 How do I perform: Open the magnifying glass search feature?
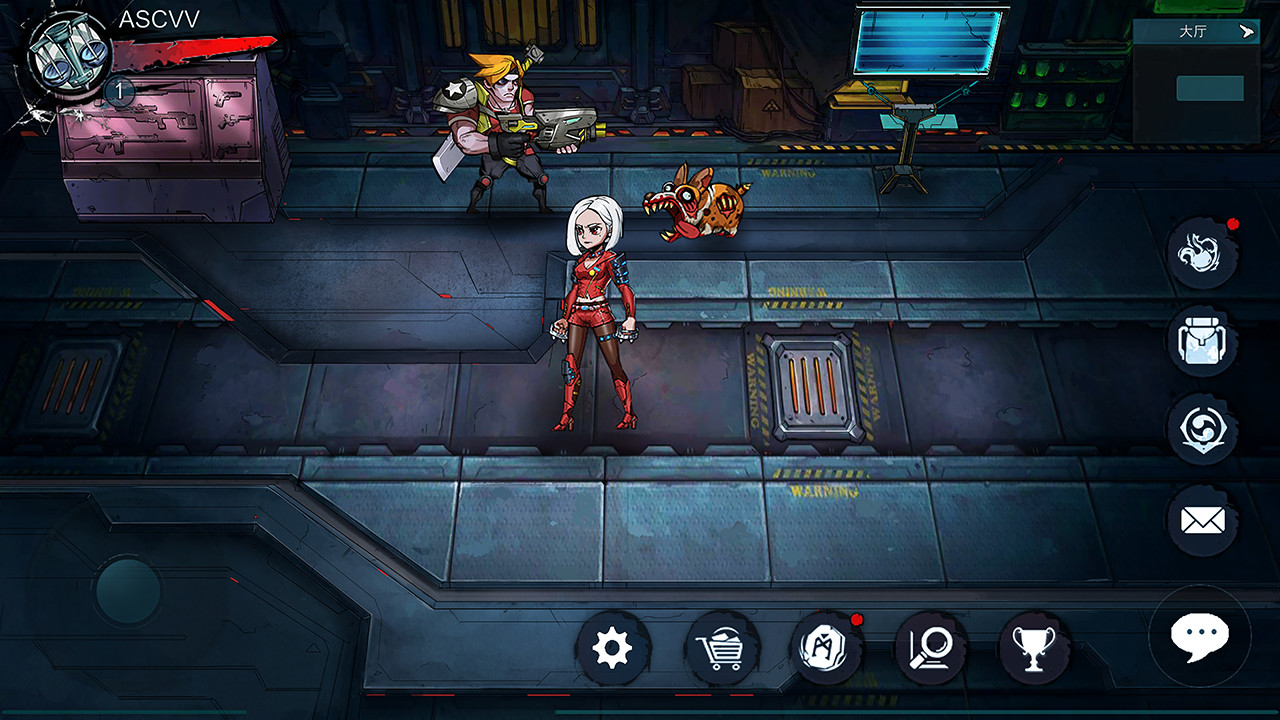(x=933, y=646)
